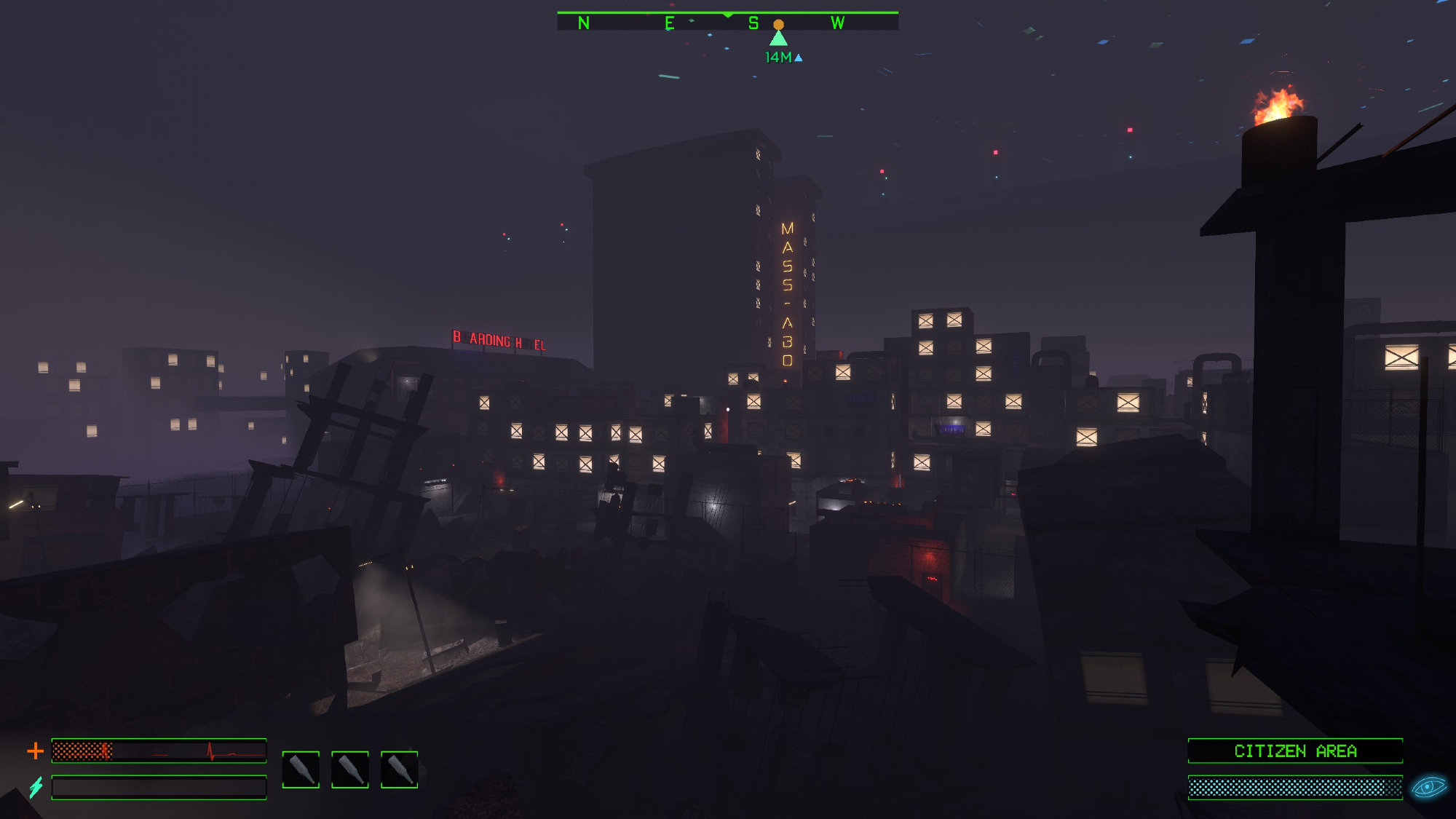Click the compass bar showing N E S W

[727, 22]
